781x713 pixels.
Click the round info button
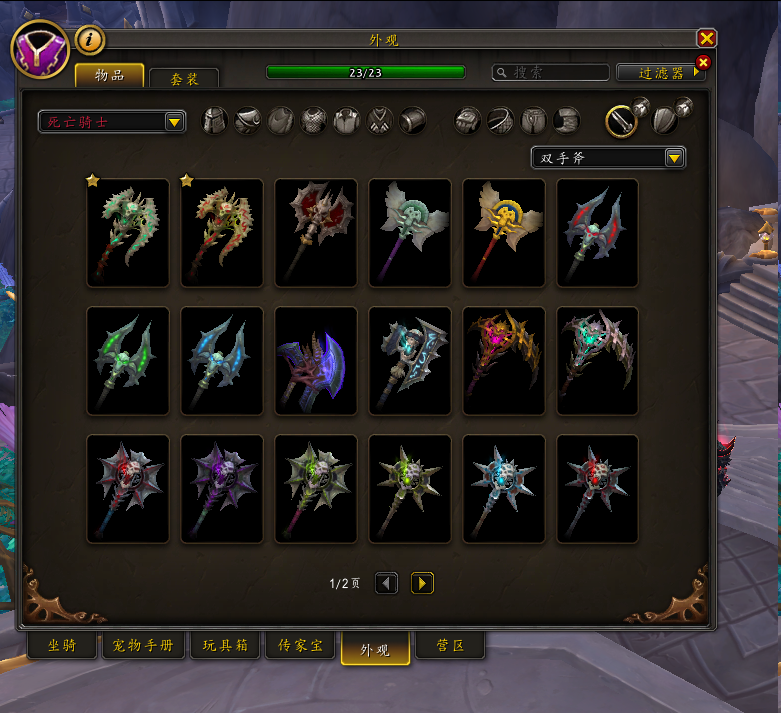90,40
